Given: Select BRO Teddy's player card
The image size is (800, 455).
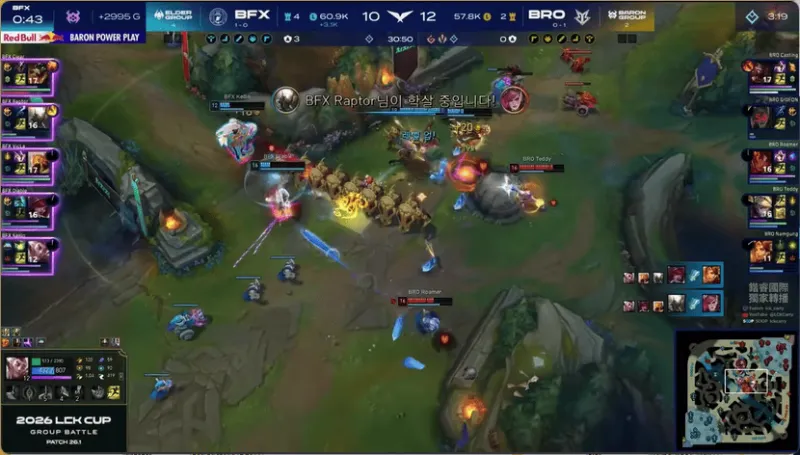Looking at the screenshot, I should click(x=770, y=206).
